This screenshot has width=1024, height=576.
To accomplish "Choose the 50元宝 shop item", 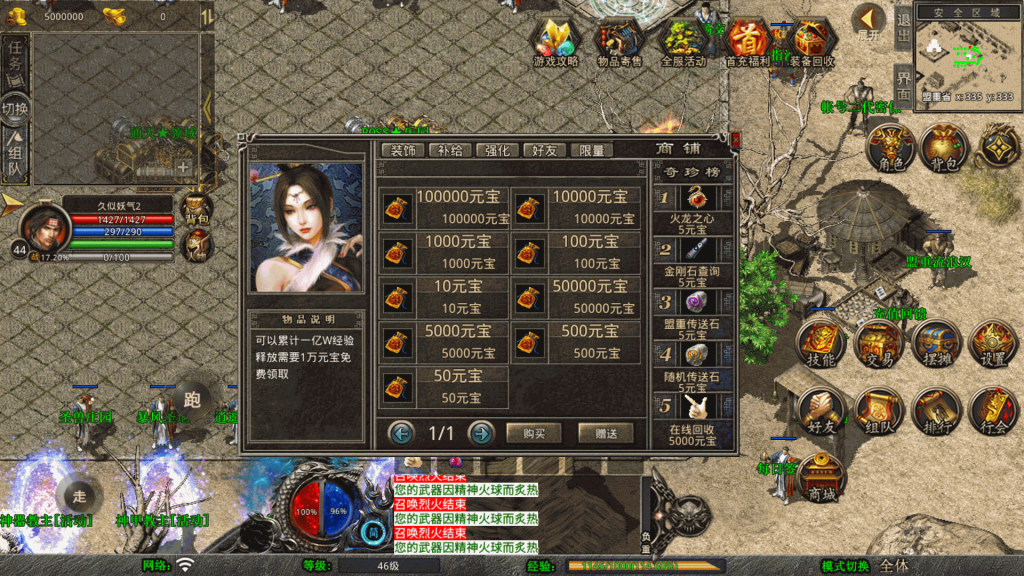I will coord(444,386).
